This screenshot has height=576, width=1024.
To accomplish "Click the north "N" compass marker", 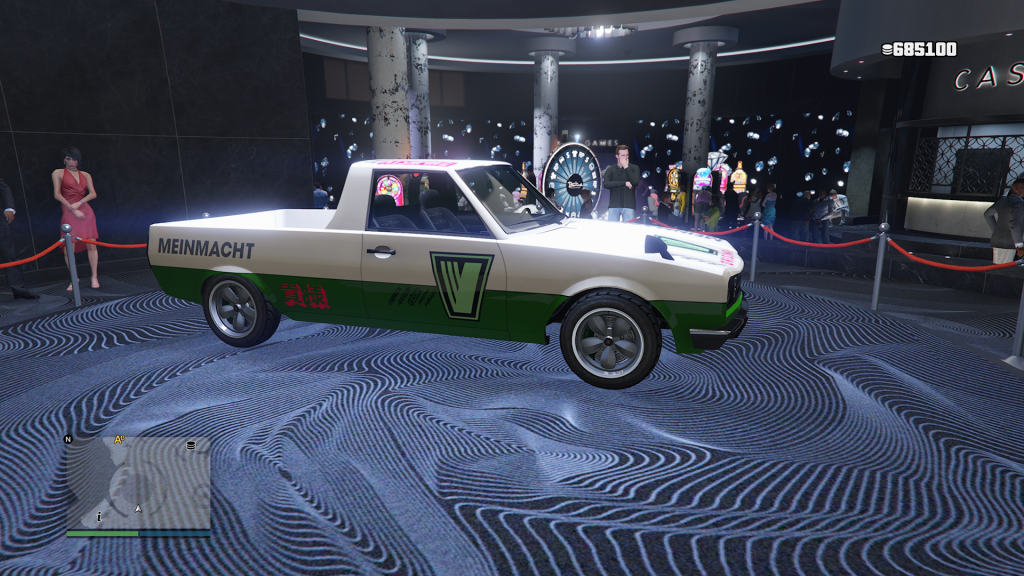I will coord(68,439).
